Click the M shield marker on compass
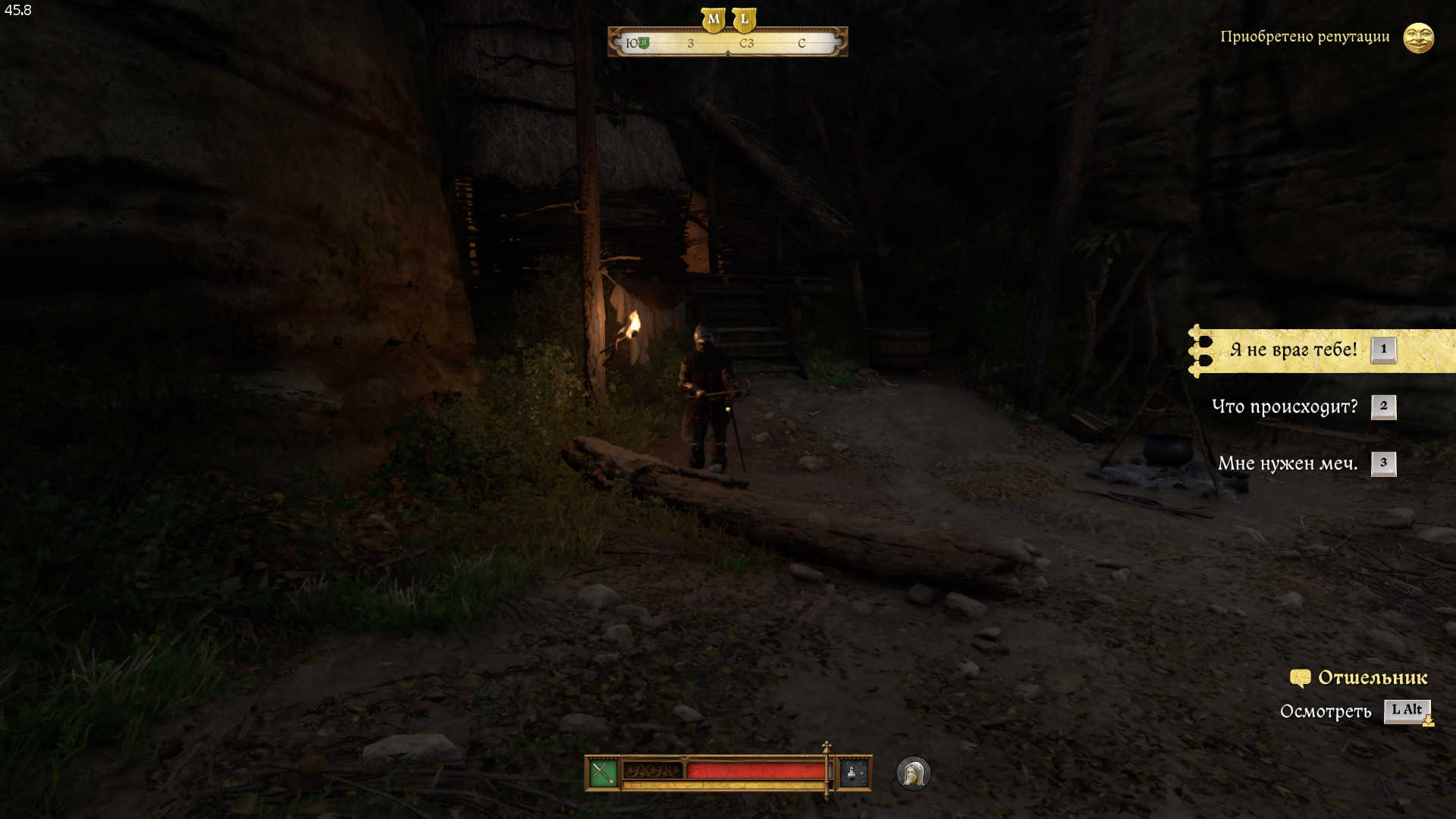The height and width of the screenshot is (819, 1456). coord(713,19)
